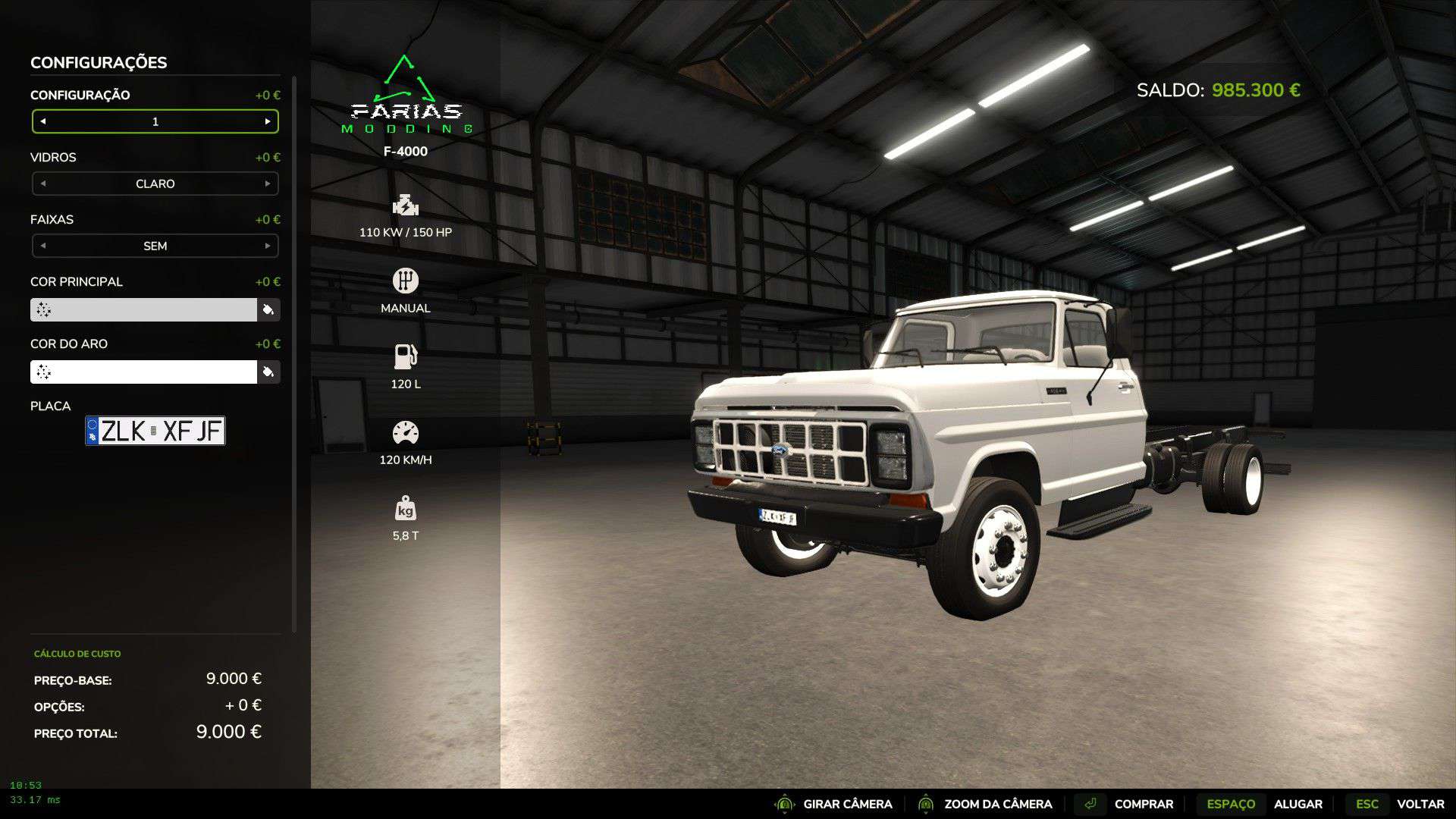Go to previous Configuração option with left arrow
The width and height of the screenshot is (1456, 819).
tap(43, 121)
